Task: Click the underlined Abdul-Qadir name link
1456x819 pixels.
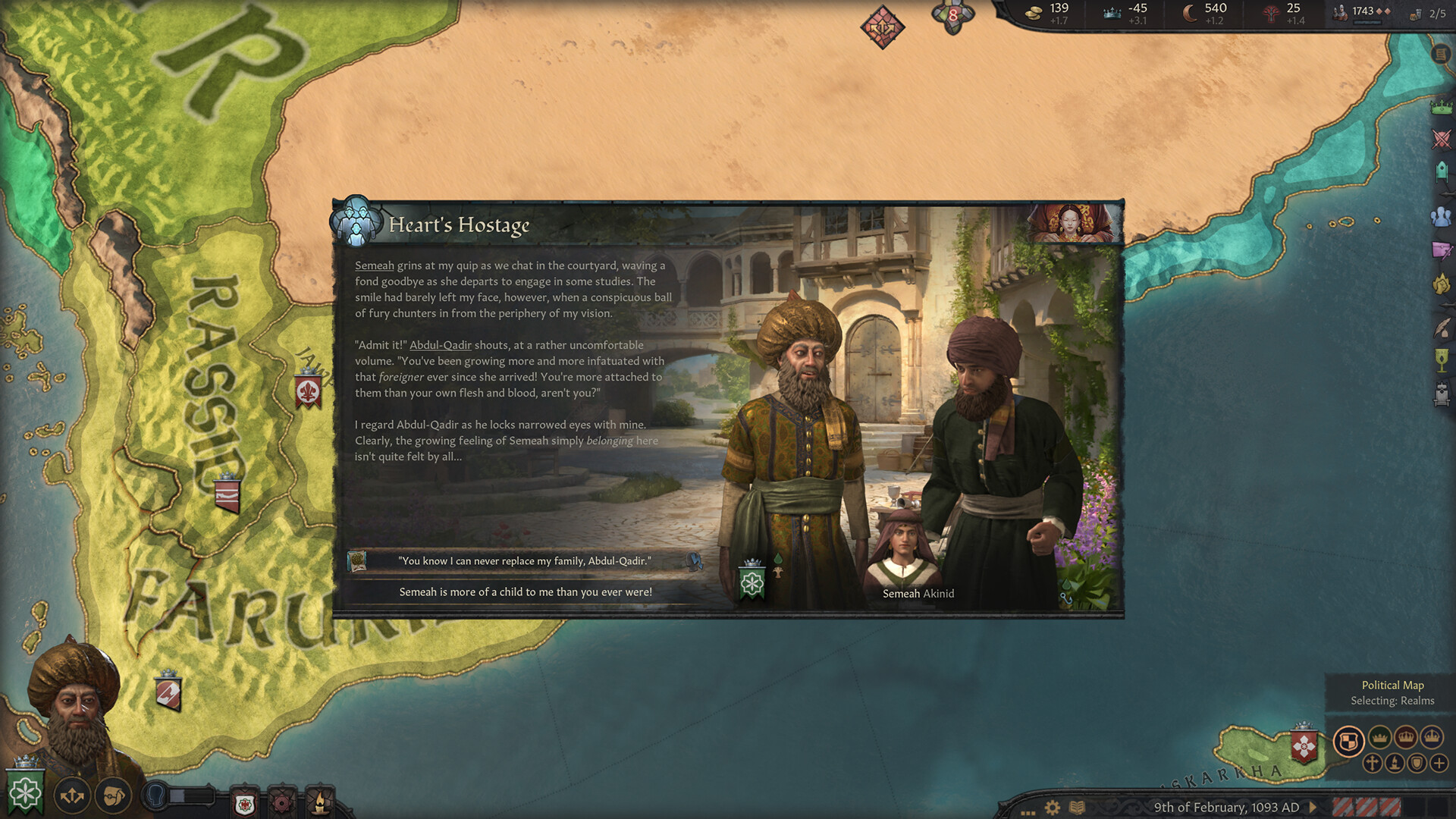Action: [440, 345]
